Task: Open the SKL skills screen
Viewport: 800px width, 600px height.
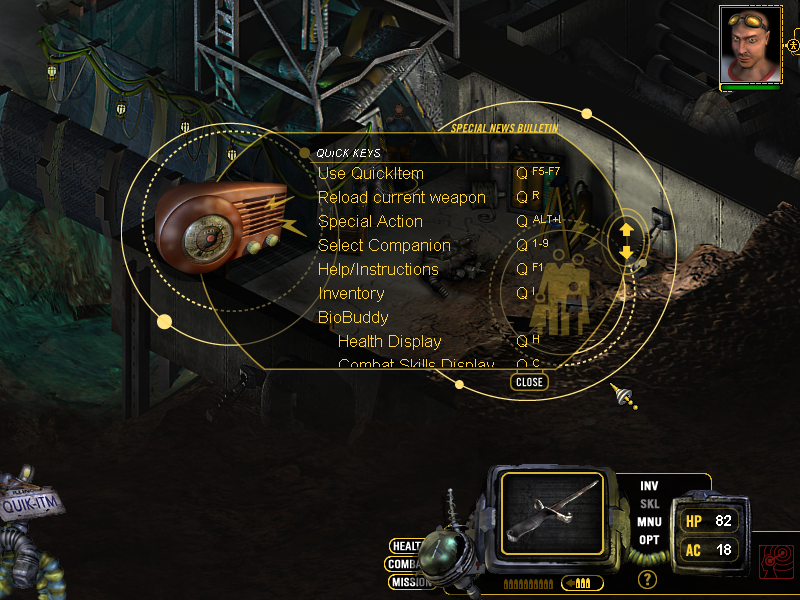Action: pyautogui.click(x=650, y=504)
